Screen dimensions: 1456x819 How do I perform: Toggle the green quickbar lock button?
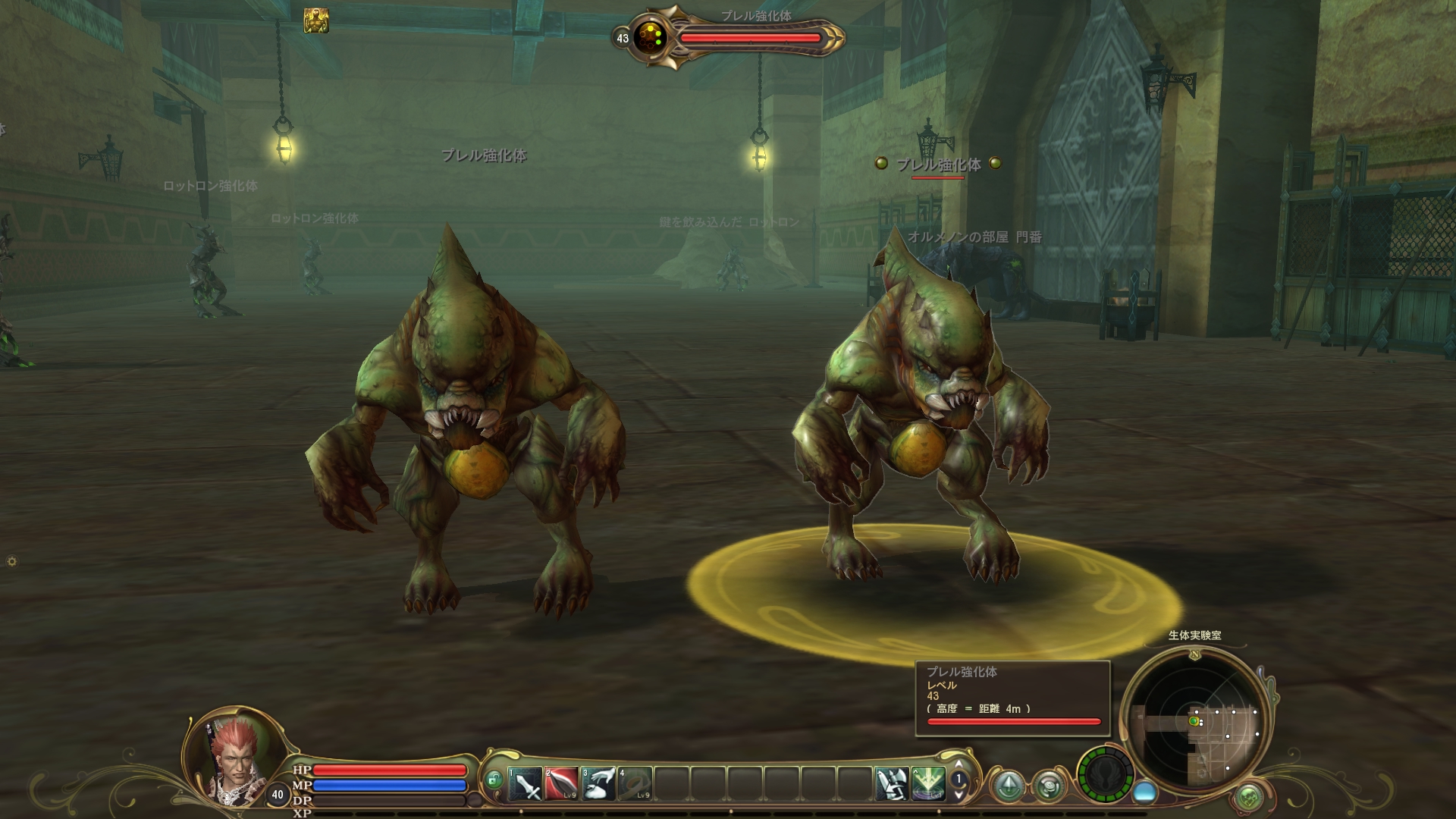(x=494, y=780)
